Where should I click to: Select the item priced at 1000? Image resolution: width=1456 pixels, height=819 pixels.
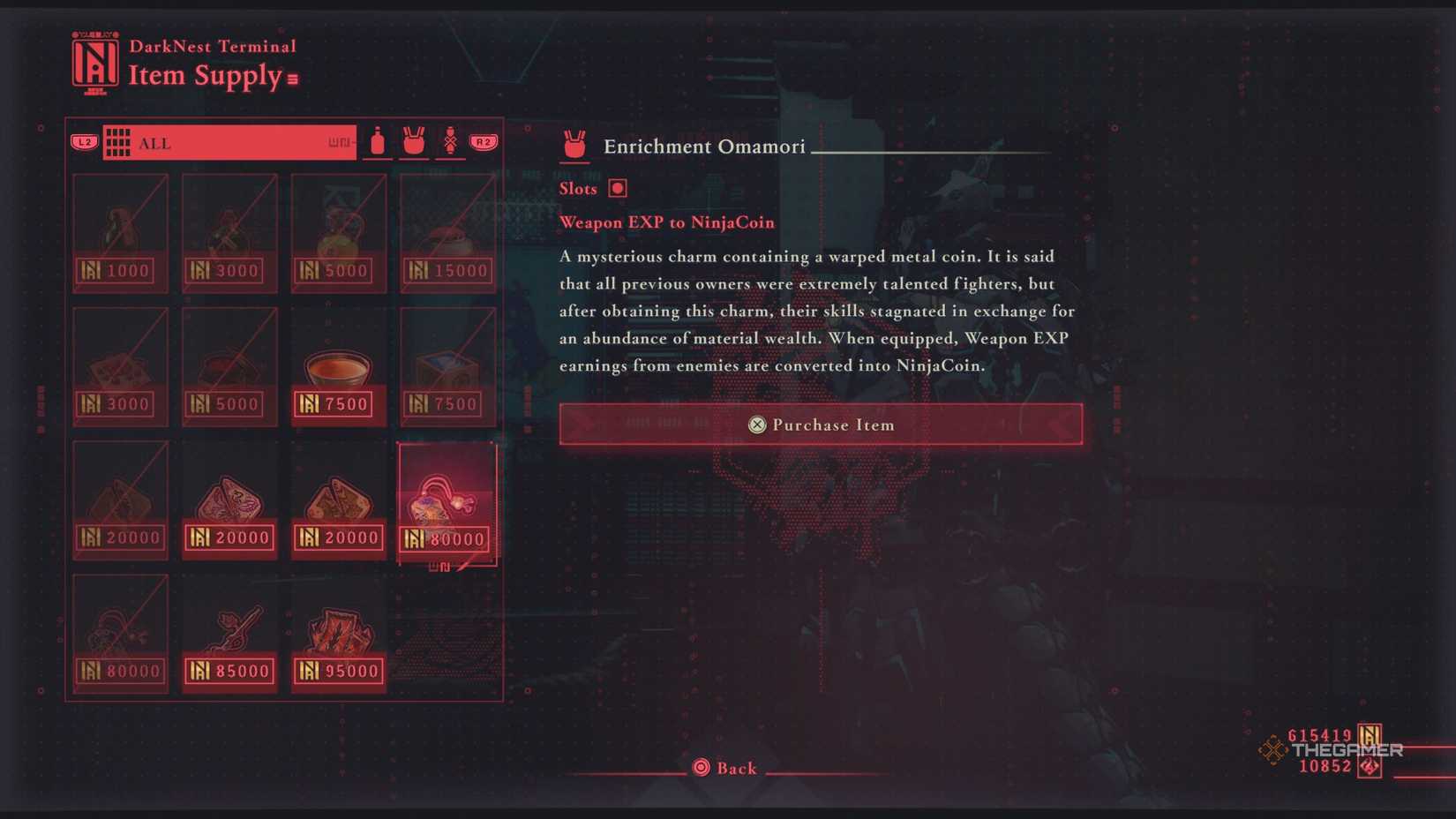pos(120,233)
